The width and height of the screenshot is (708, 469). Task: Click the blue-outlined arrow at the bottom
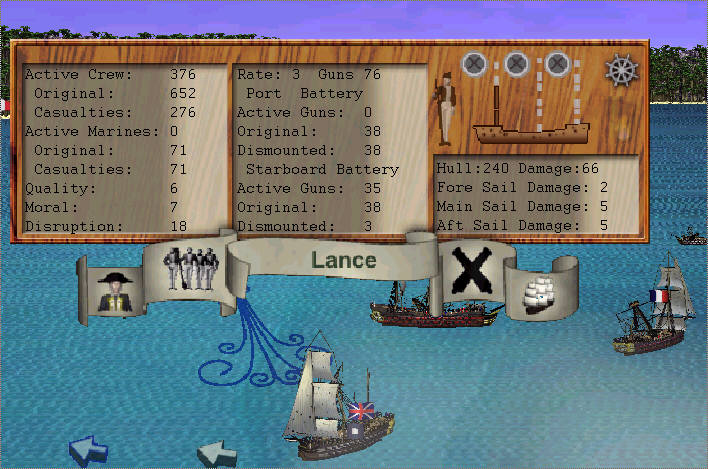point(88,451)
